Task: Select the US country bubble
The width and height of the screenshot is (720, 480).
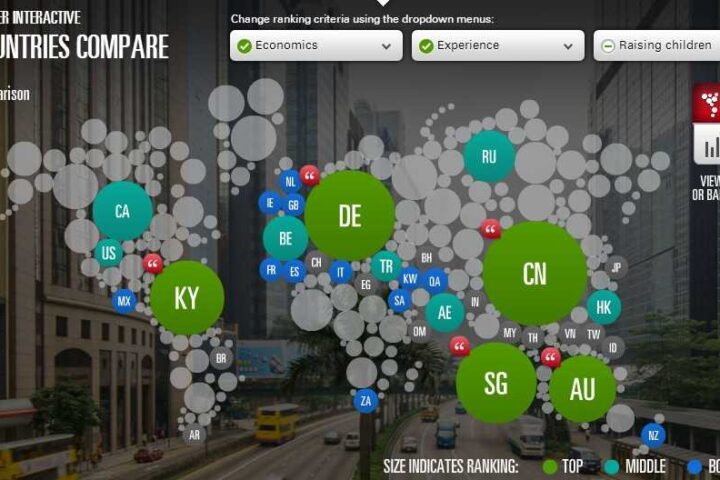Action: pos(109,253)
